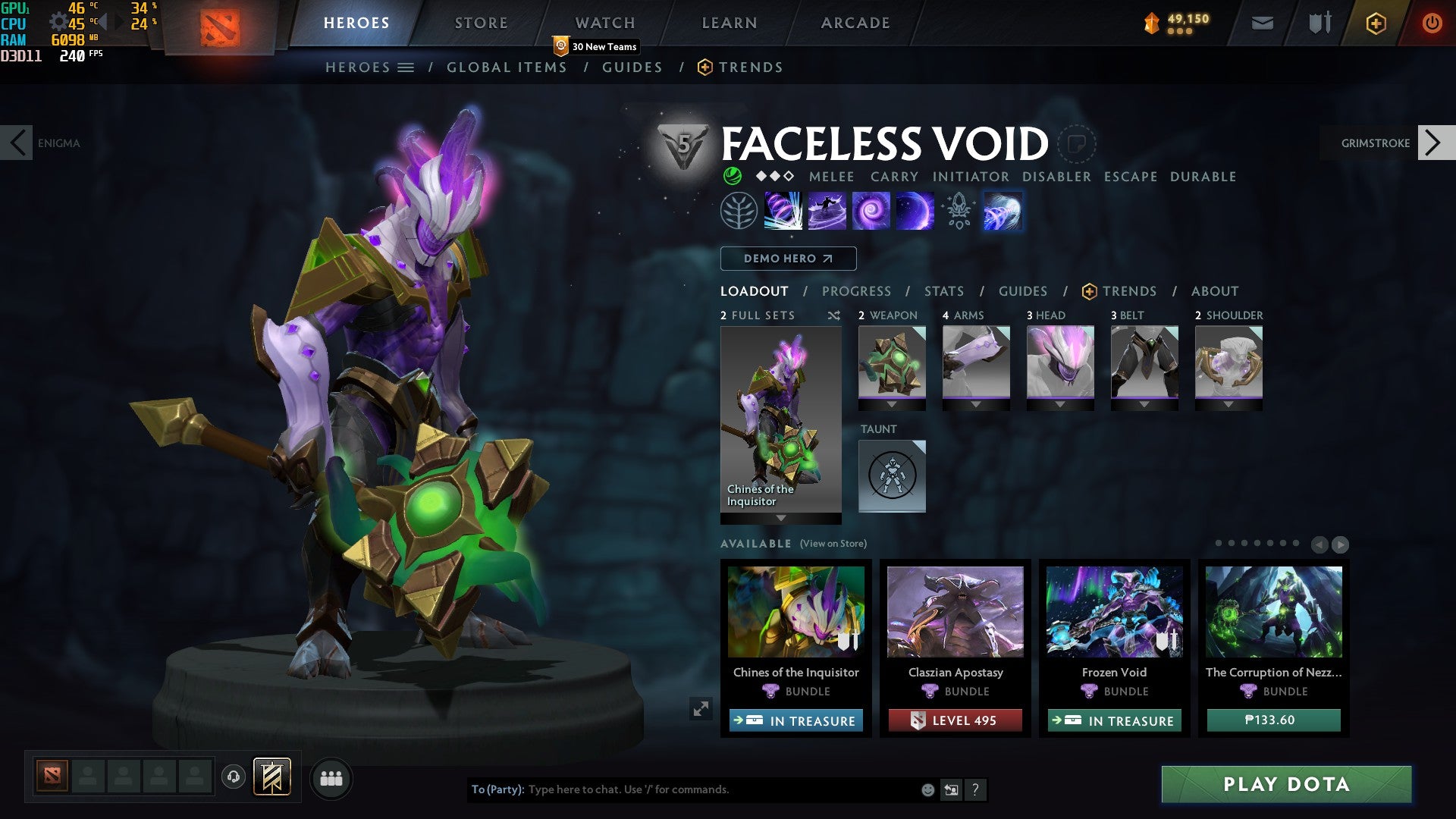Open the GLOBAL ITEMS section

pos(507,67)
